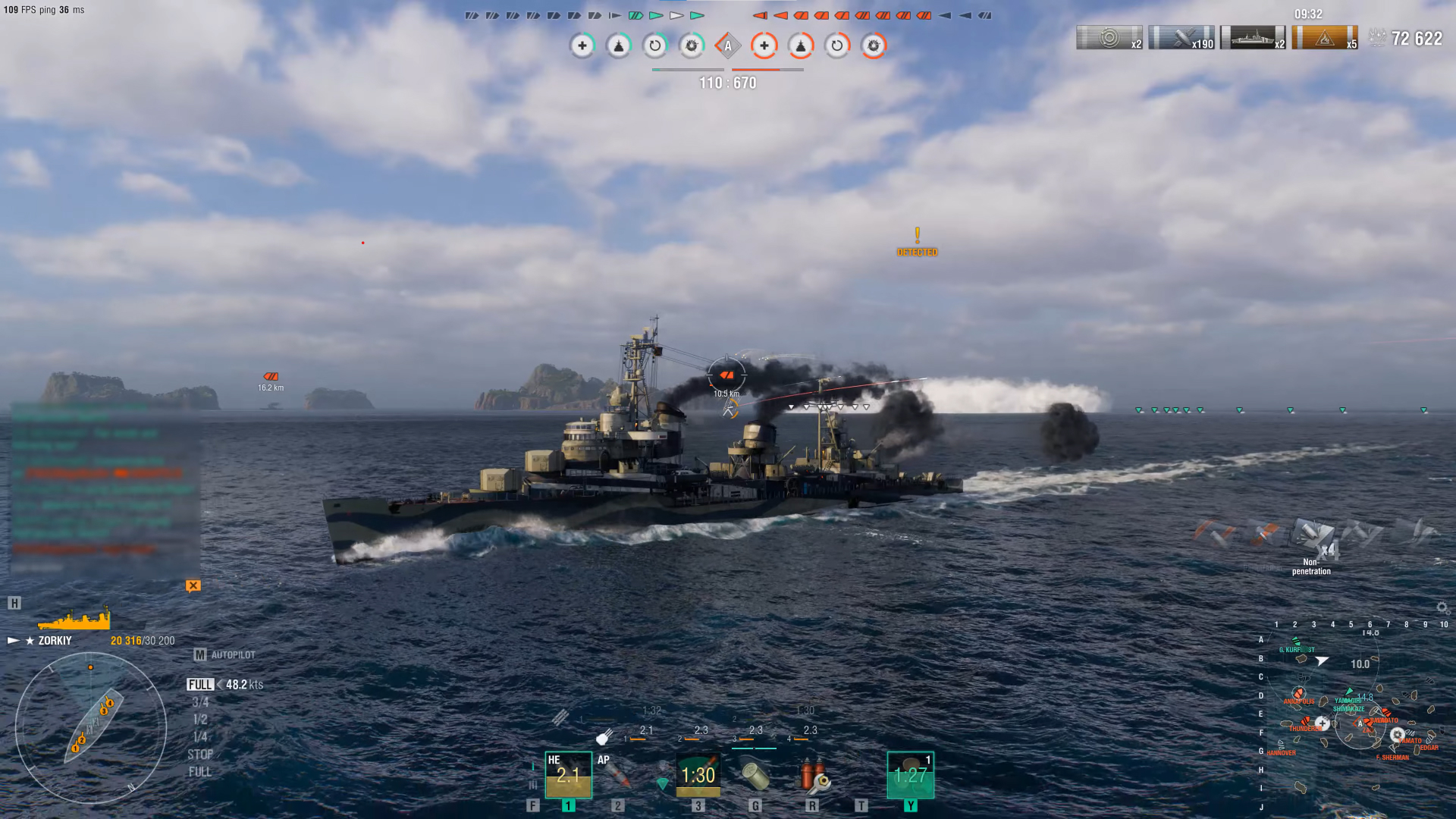The width and height of the screenshot is (1456, 819).
Task: Activate the smoke generator consumable
Action: [755, 774]
